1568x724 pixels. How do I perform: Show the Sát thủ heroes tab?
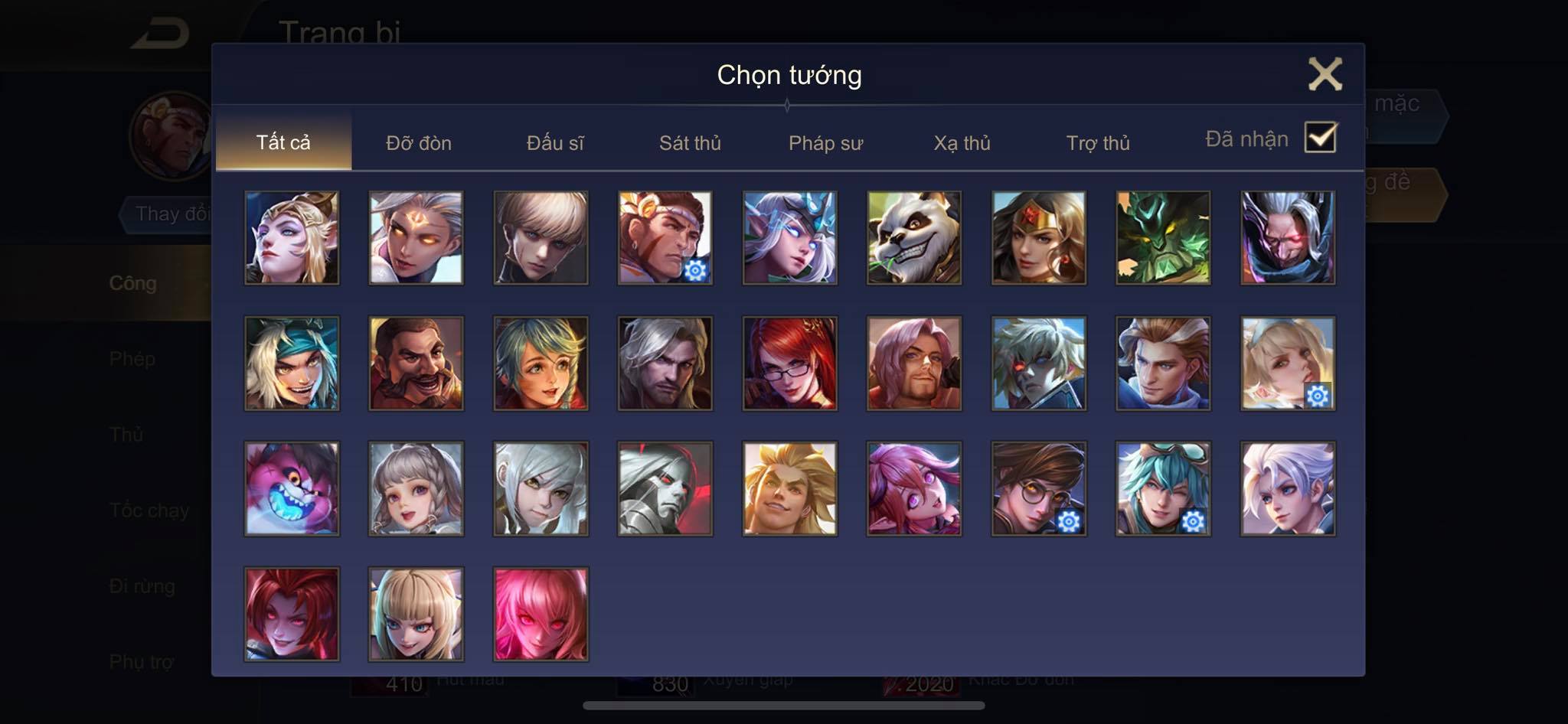point(690,142)
